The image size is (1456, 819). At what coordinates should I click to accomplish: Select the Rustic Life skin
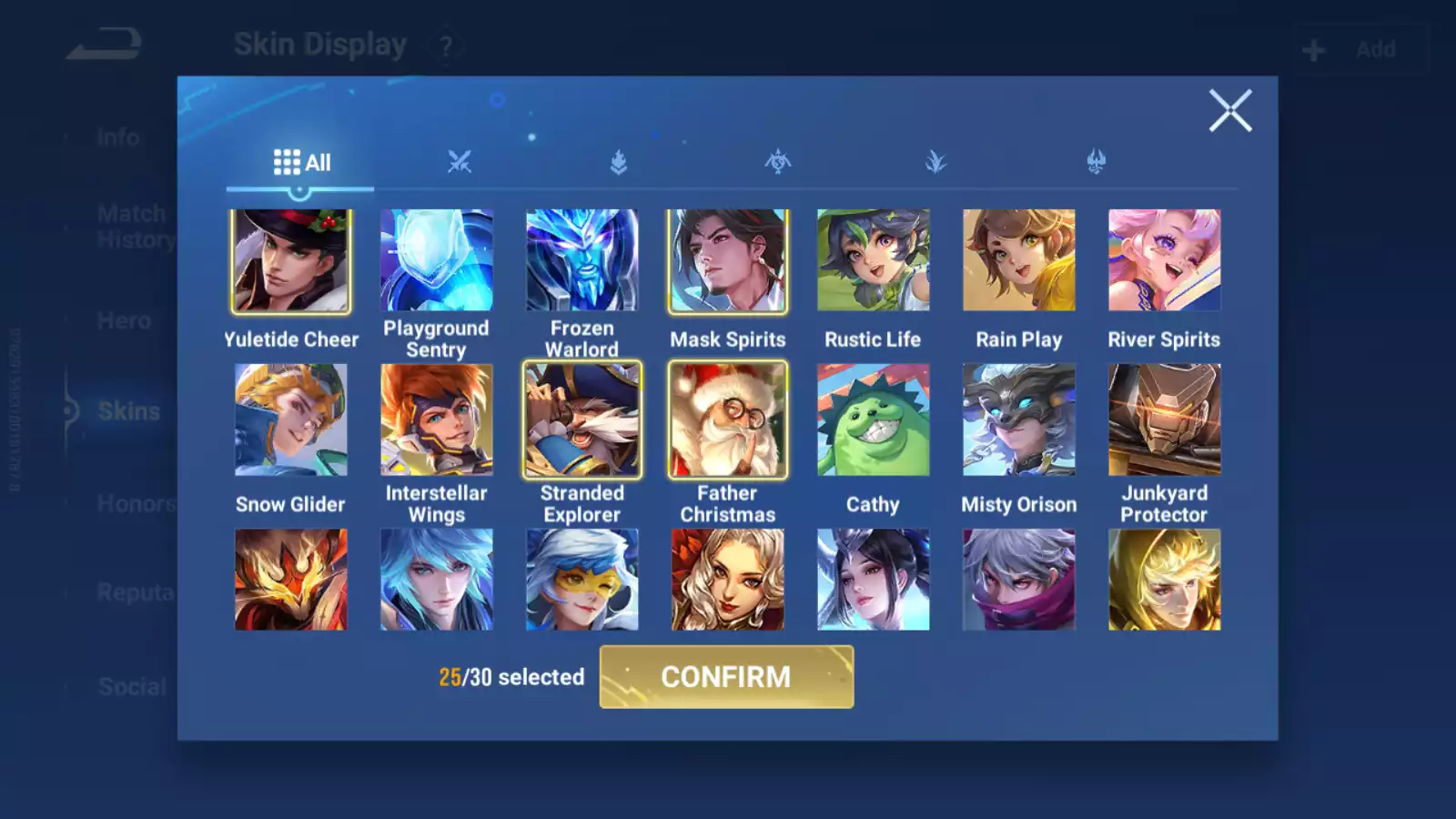click(x=874, y=261)
